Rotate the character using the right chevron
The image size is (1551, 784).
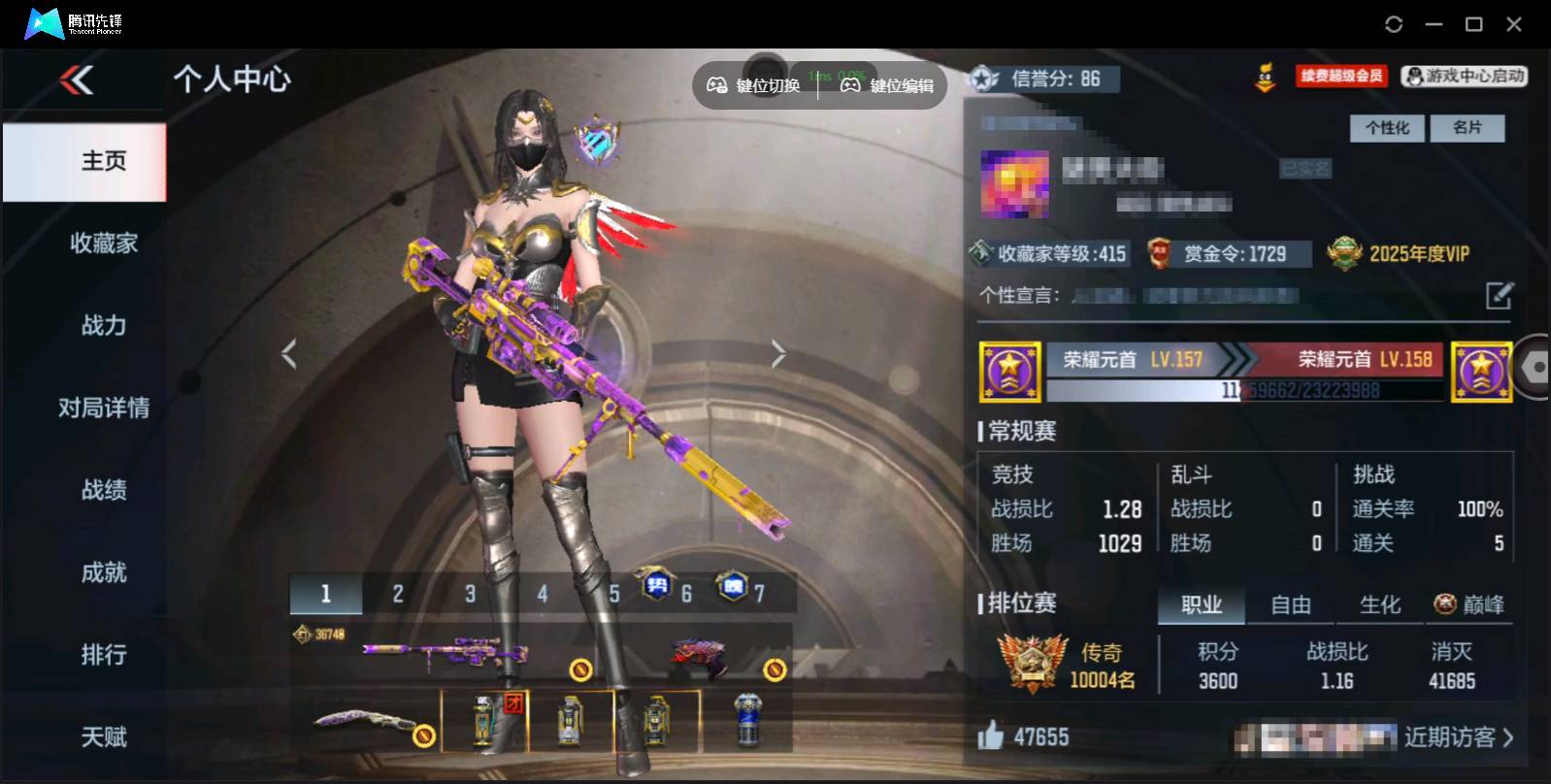(x=778, y=352)
